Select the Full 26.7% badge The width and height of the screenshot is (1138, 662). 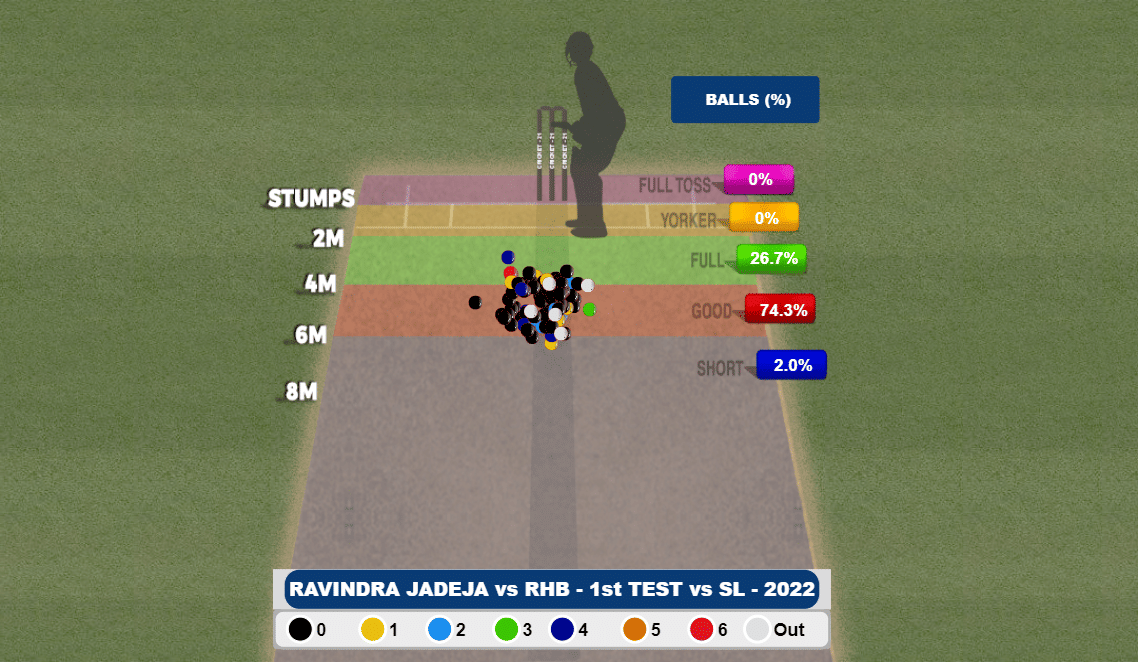tap(771, 258)
